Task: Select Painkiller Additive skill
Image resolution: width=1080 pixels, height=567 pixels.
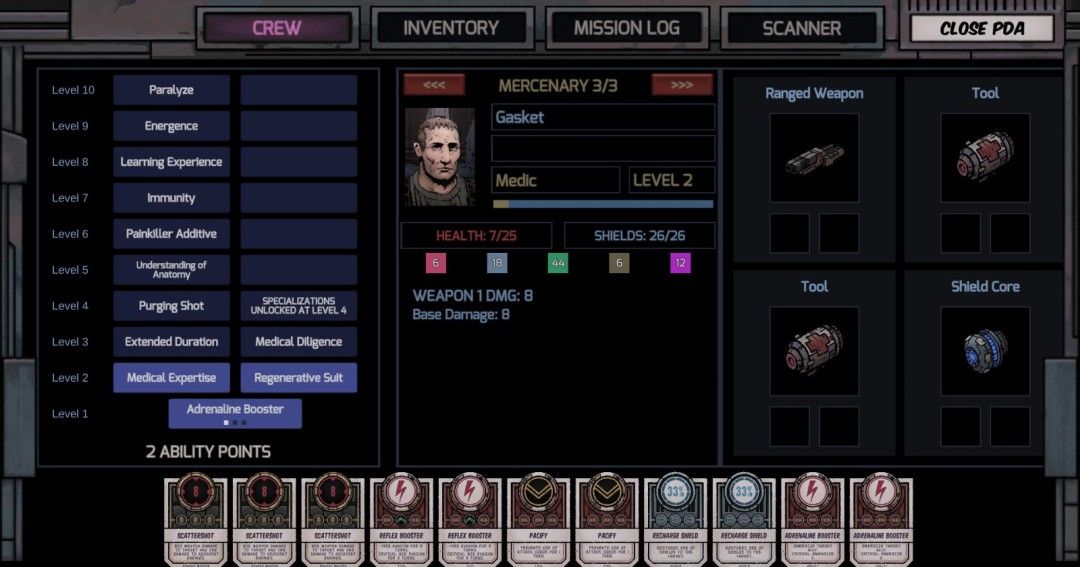Action: (171, 234)
